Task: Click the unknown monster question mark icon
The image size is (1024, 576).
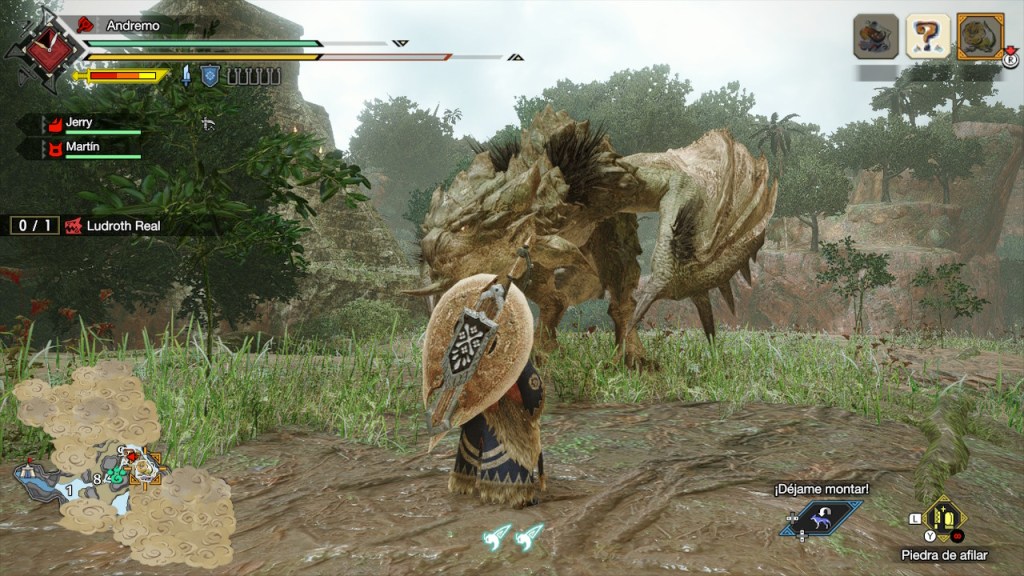Action: pyautogui.click(x=927, y=37)
